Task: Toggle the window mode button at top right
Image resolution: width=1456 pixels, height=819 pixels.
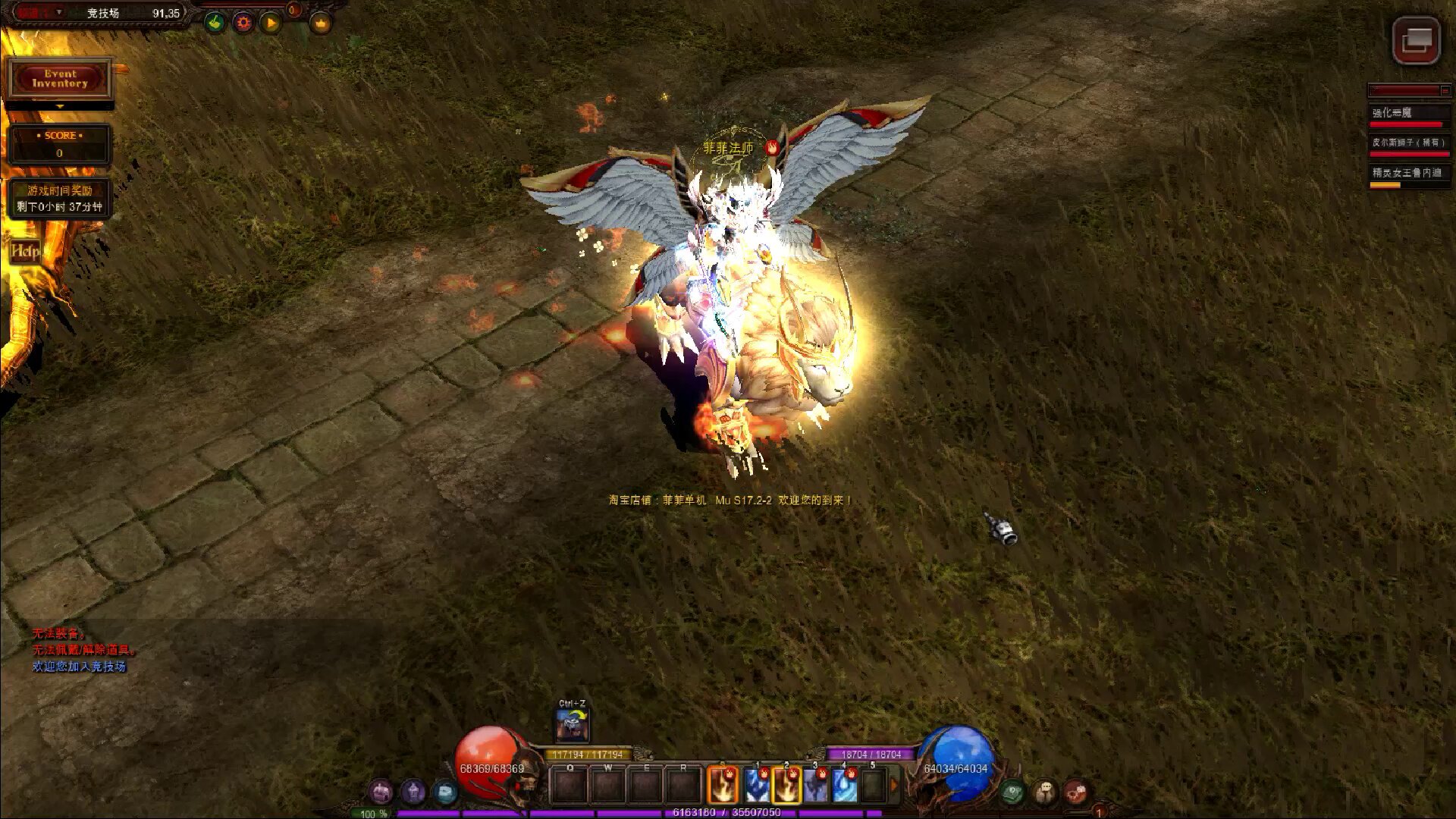Action: [1416, 40]
